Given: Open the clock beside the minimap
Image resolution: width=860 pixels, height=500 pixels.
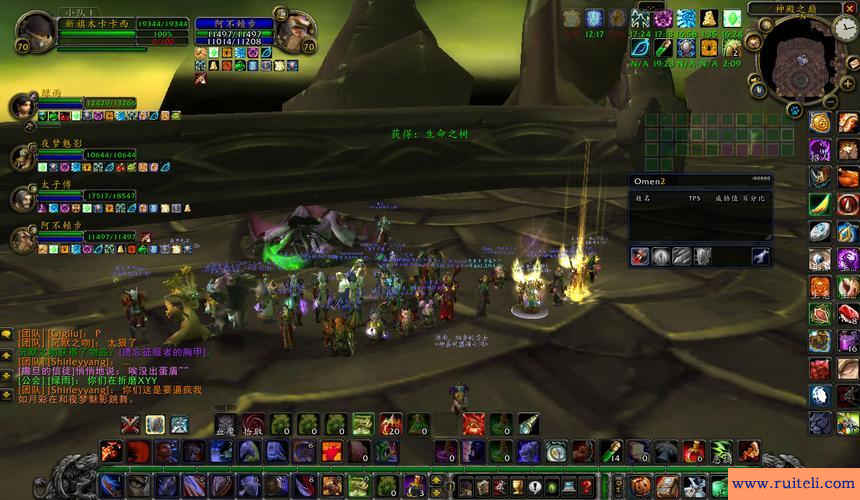Looking at the screenshot, I should [x=845, y=30].
